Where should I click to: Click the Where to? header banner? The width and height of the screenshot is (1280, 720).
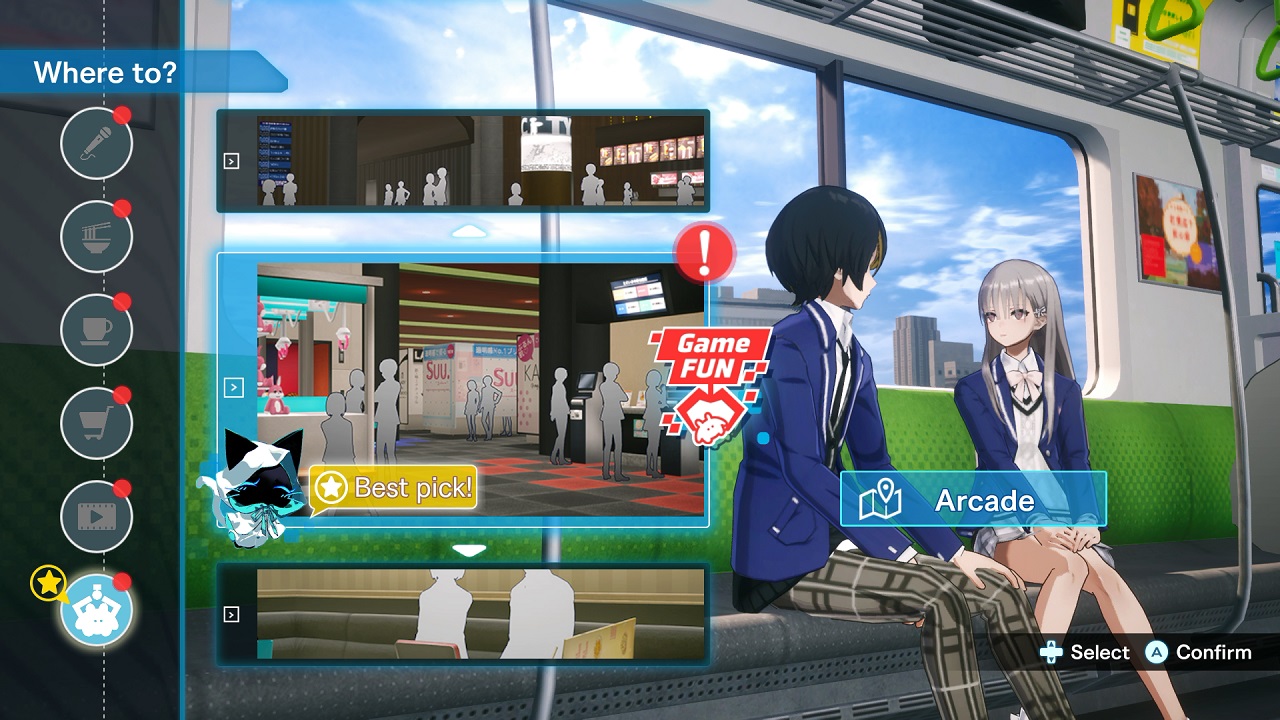point(105,72)
